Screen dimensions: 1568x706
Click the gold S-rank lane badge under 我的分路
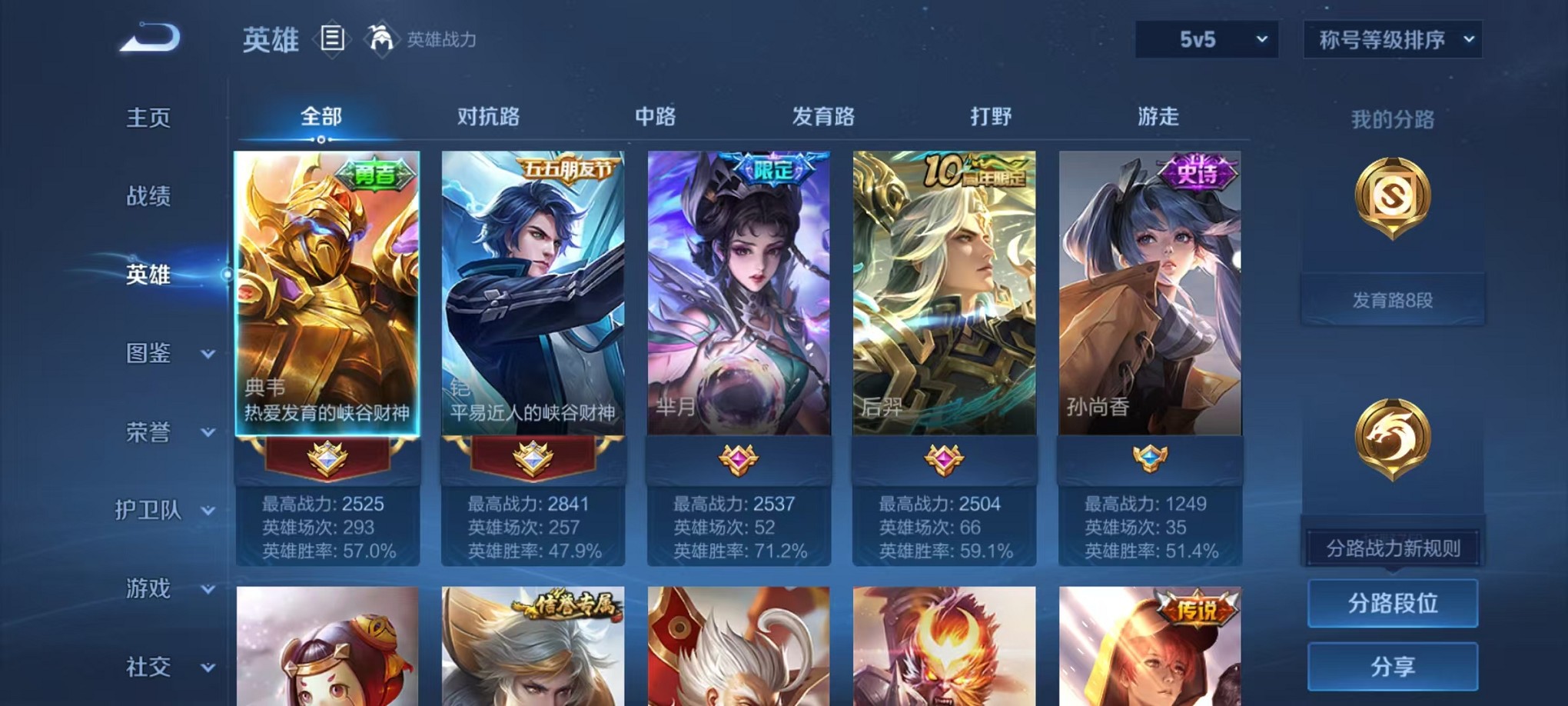[1392, 197]
